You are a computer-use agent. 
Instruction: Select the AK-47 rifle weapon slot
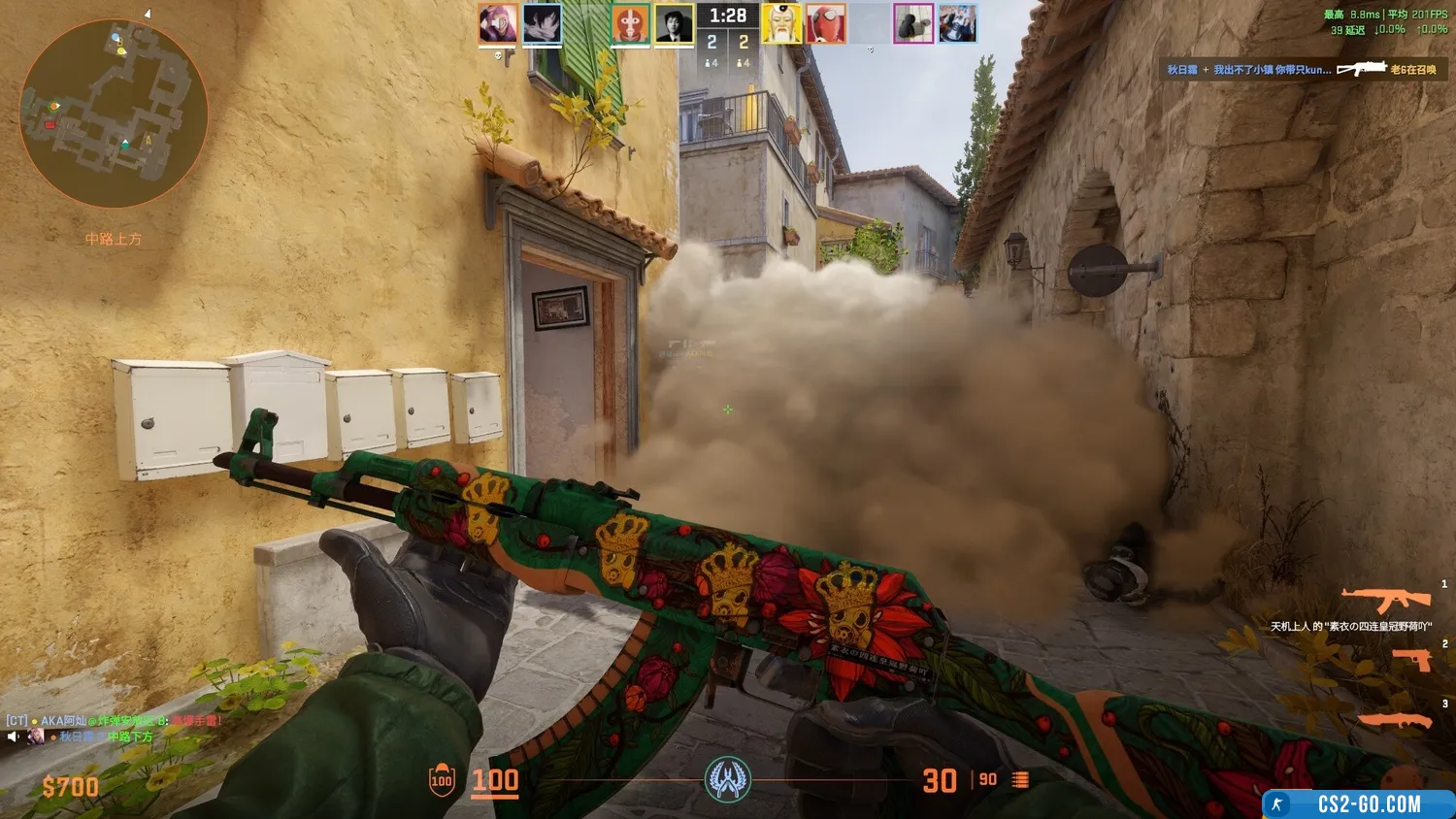[1386, 600]
